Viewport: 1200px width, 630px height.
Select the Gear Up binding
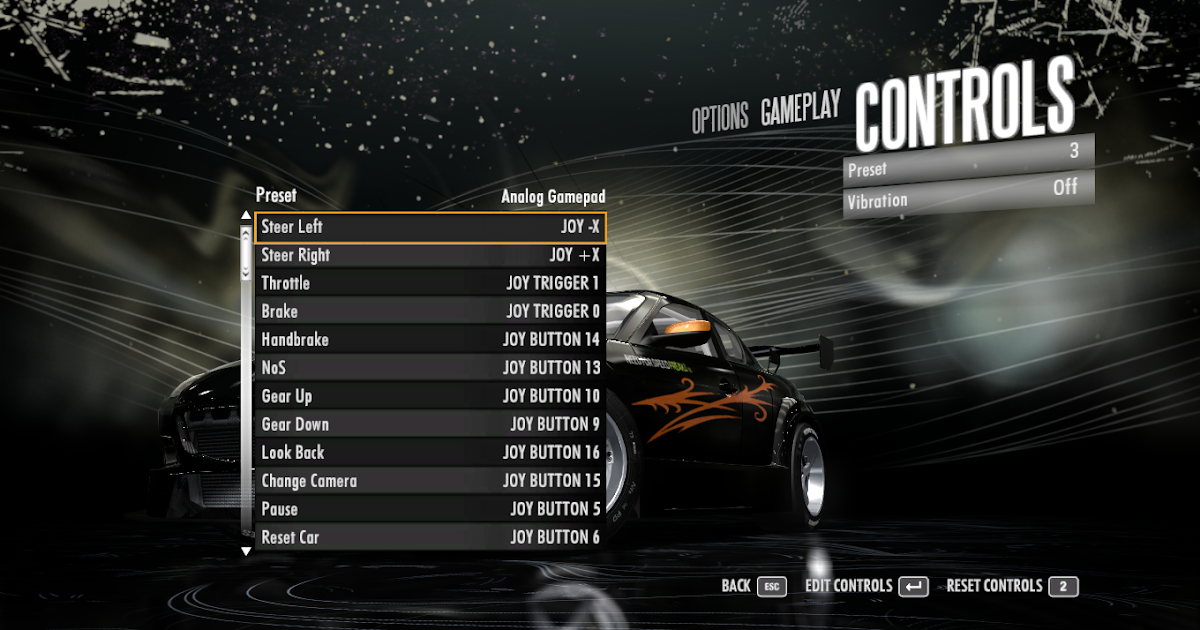point(430,396)
